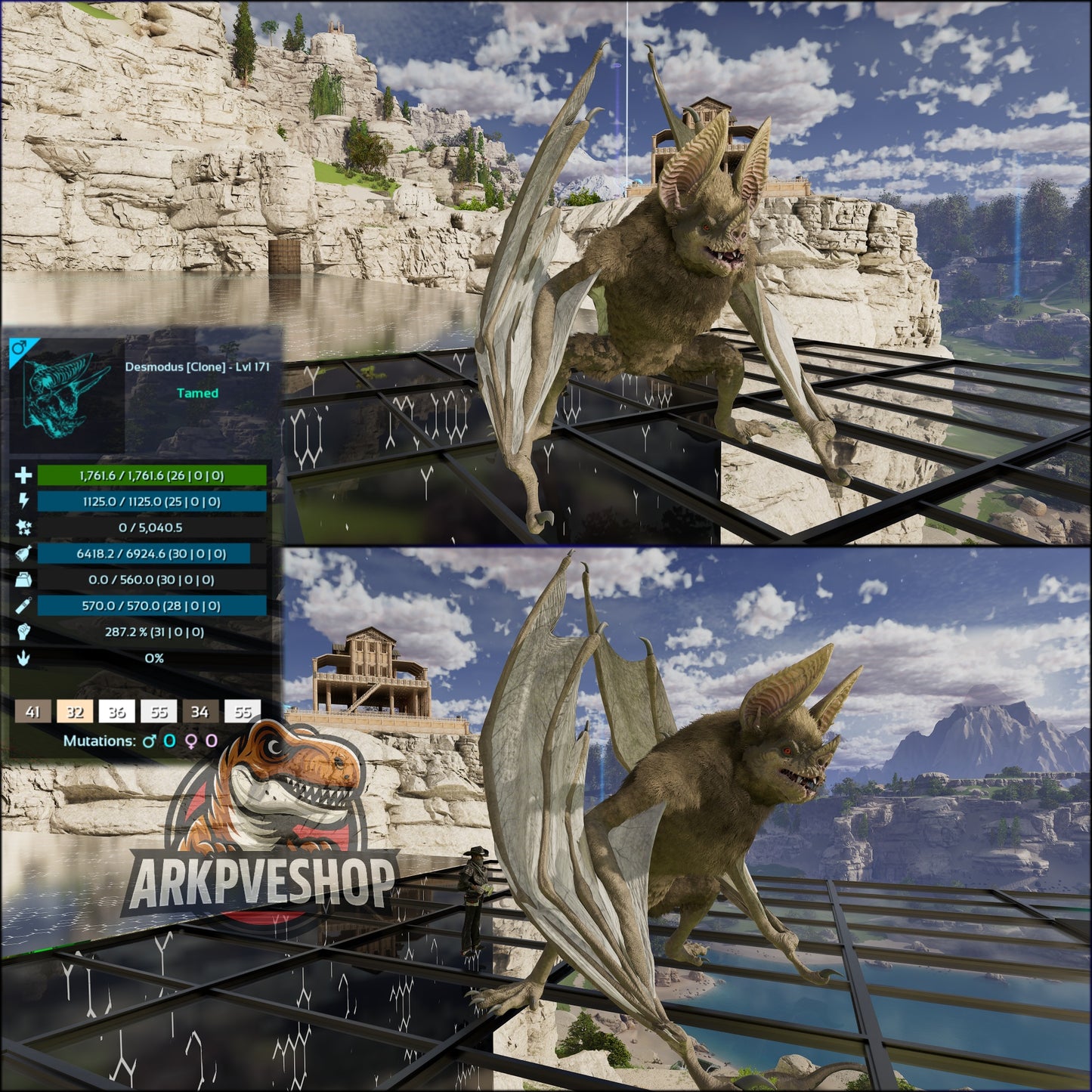Viewport: 1092px width, 1092px height.
Task: Select the food meat icon
Action: click(x=23, y=554)
